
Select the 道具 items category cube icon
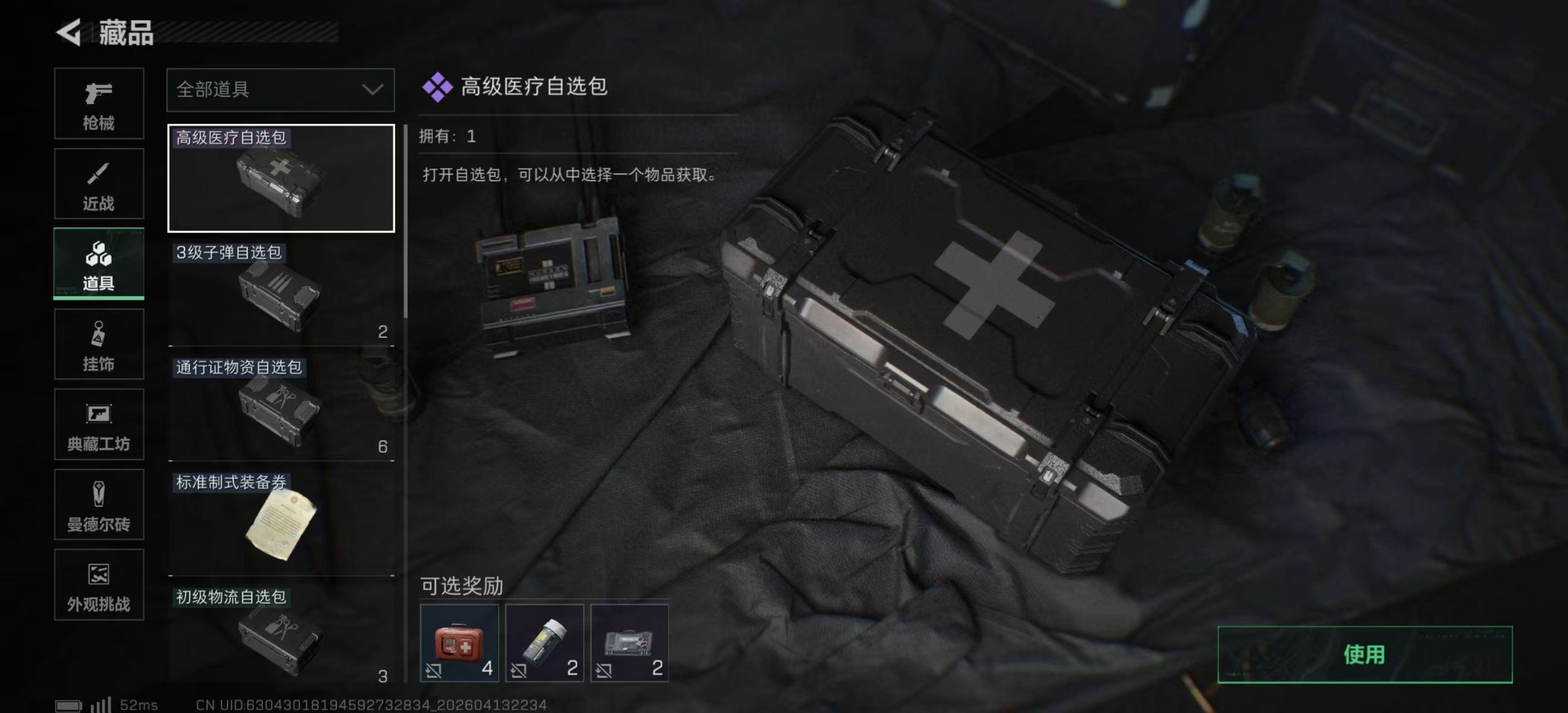(99, 264)
